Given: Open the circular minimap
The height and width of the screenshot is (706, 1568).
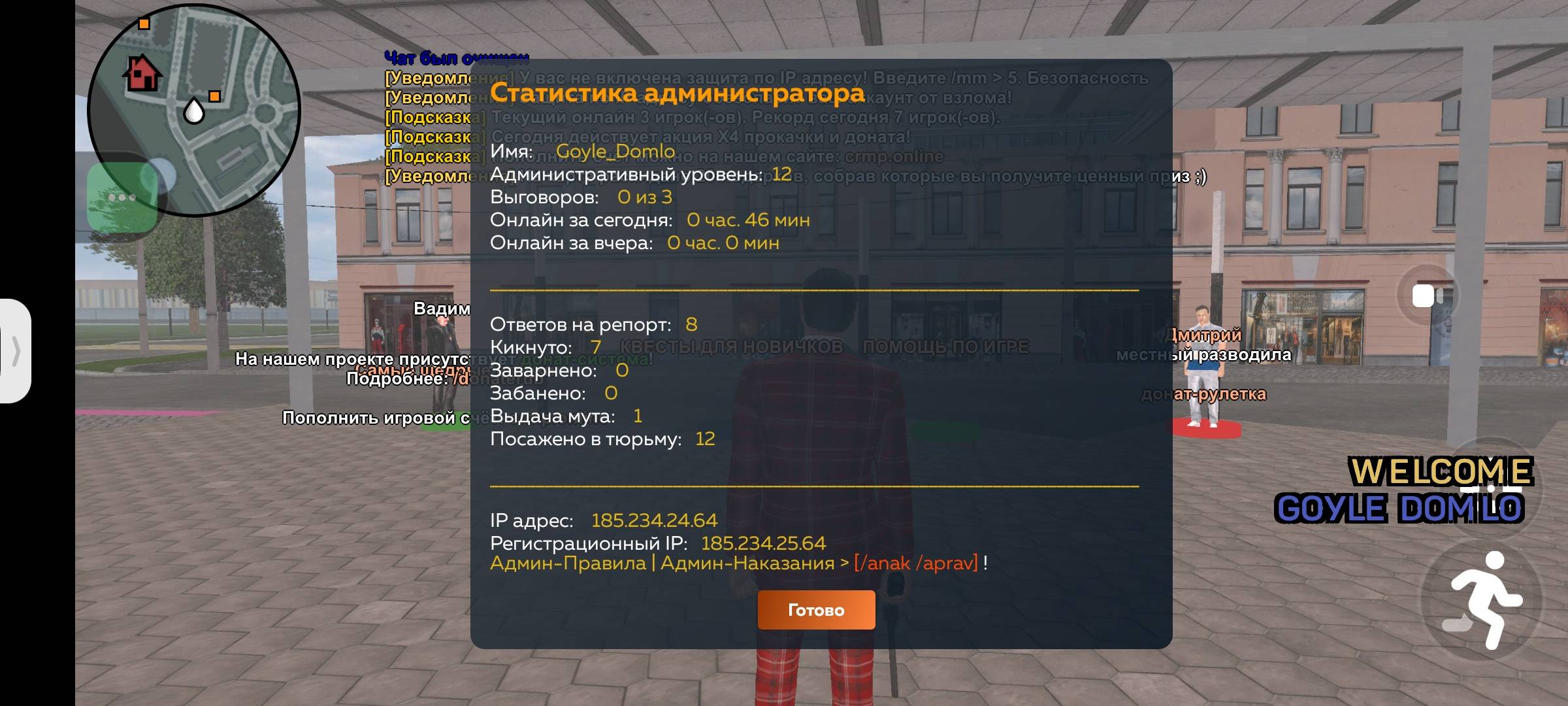Looking at the screenshot, I should tap(194, 110).
